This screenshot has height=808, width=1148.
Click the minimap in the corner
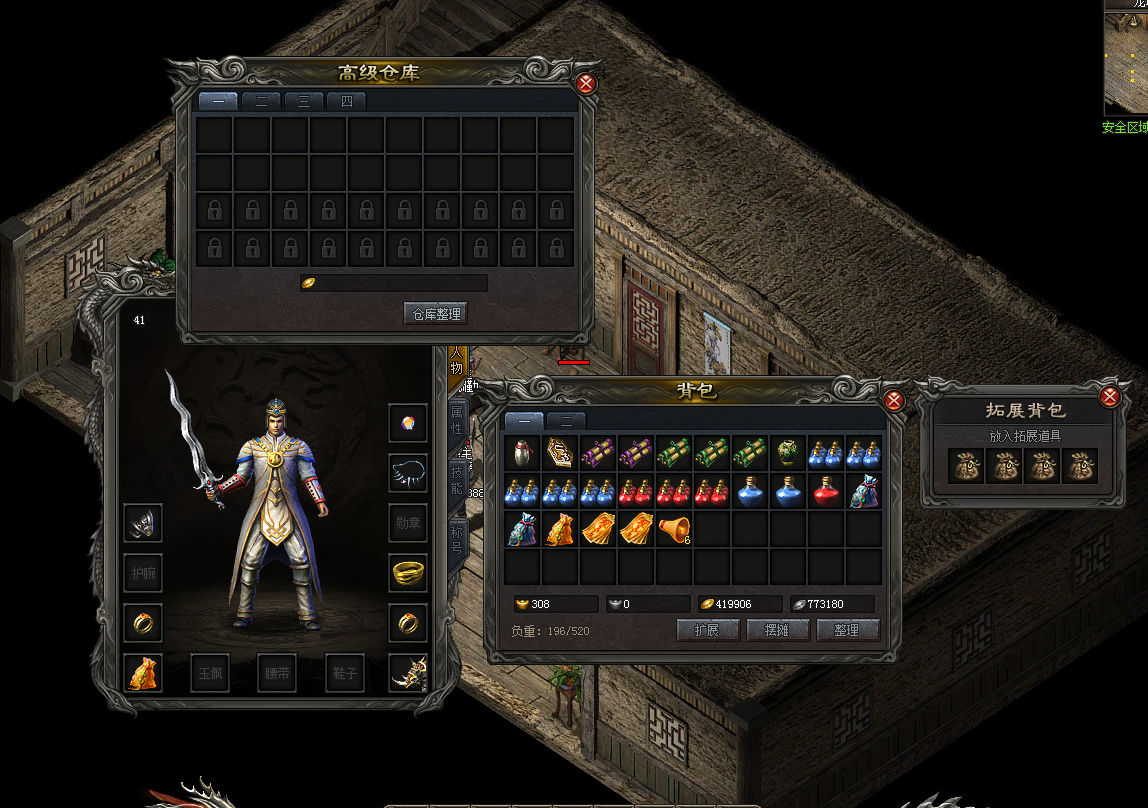pyautogui.click(x=1126, y=62)
